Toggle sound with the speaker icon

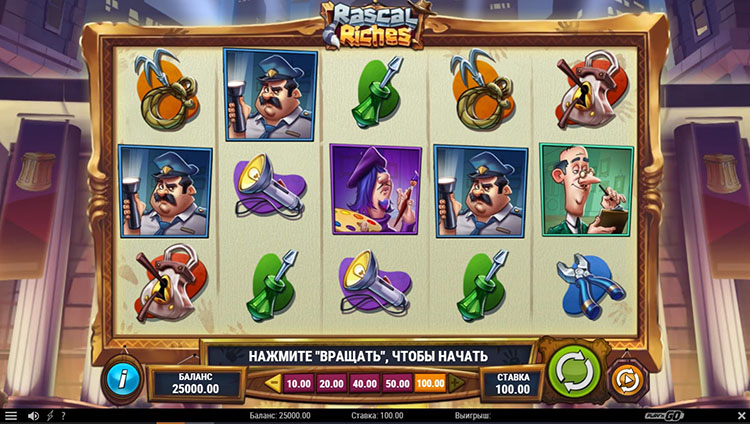pos(33,415)
